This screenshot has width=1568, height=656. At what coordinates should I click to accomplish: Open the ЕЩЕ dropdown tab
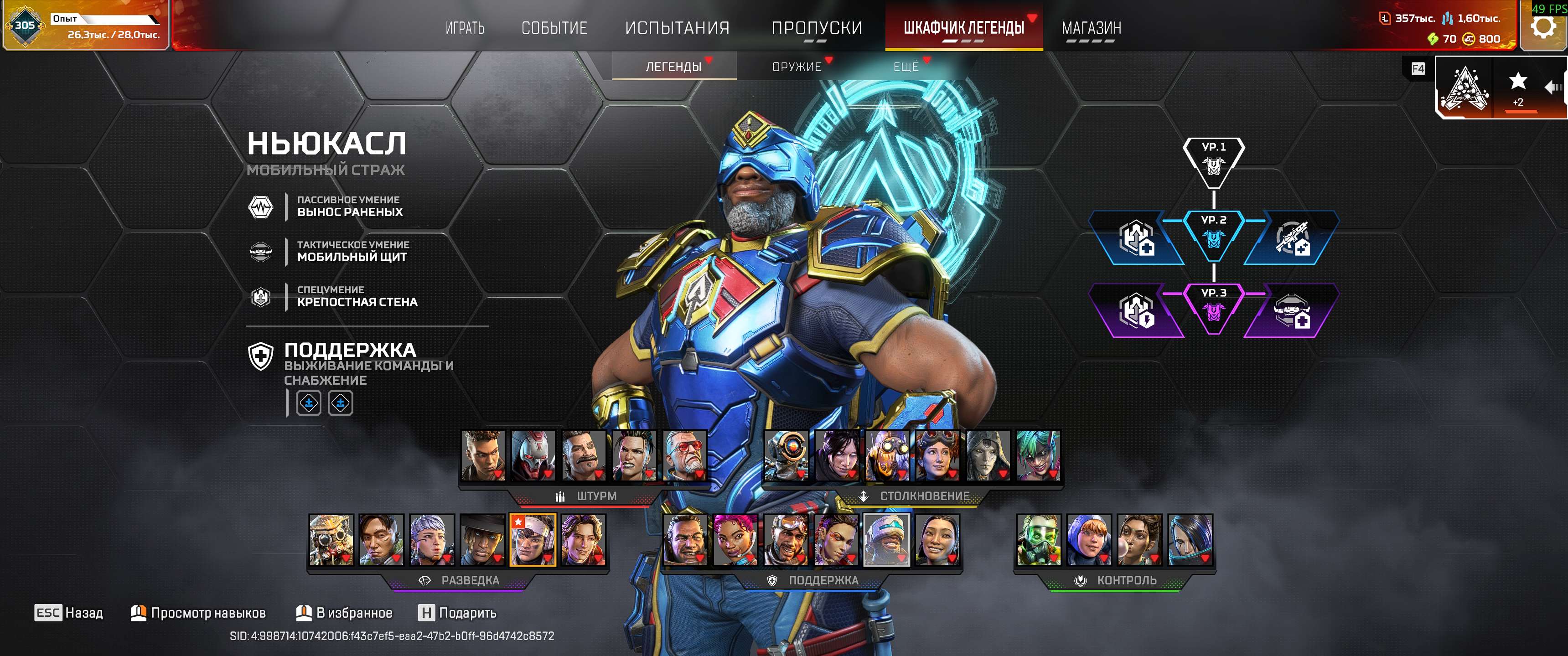(x=906, y=67)
